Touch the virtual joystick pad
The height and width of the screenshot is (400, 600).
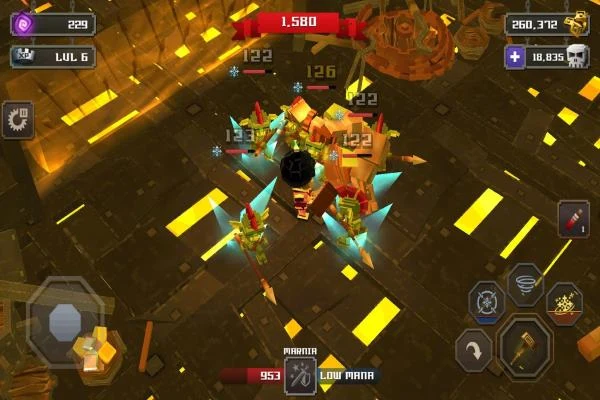click(x=64, y=322)
